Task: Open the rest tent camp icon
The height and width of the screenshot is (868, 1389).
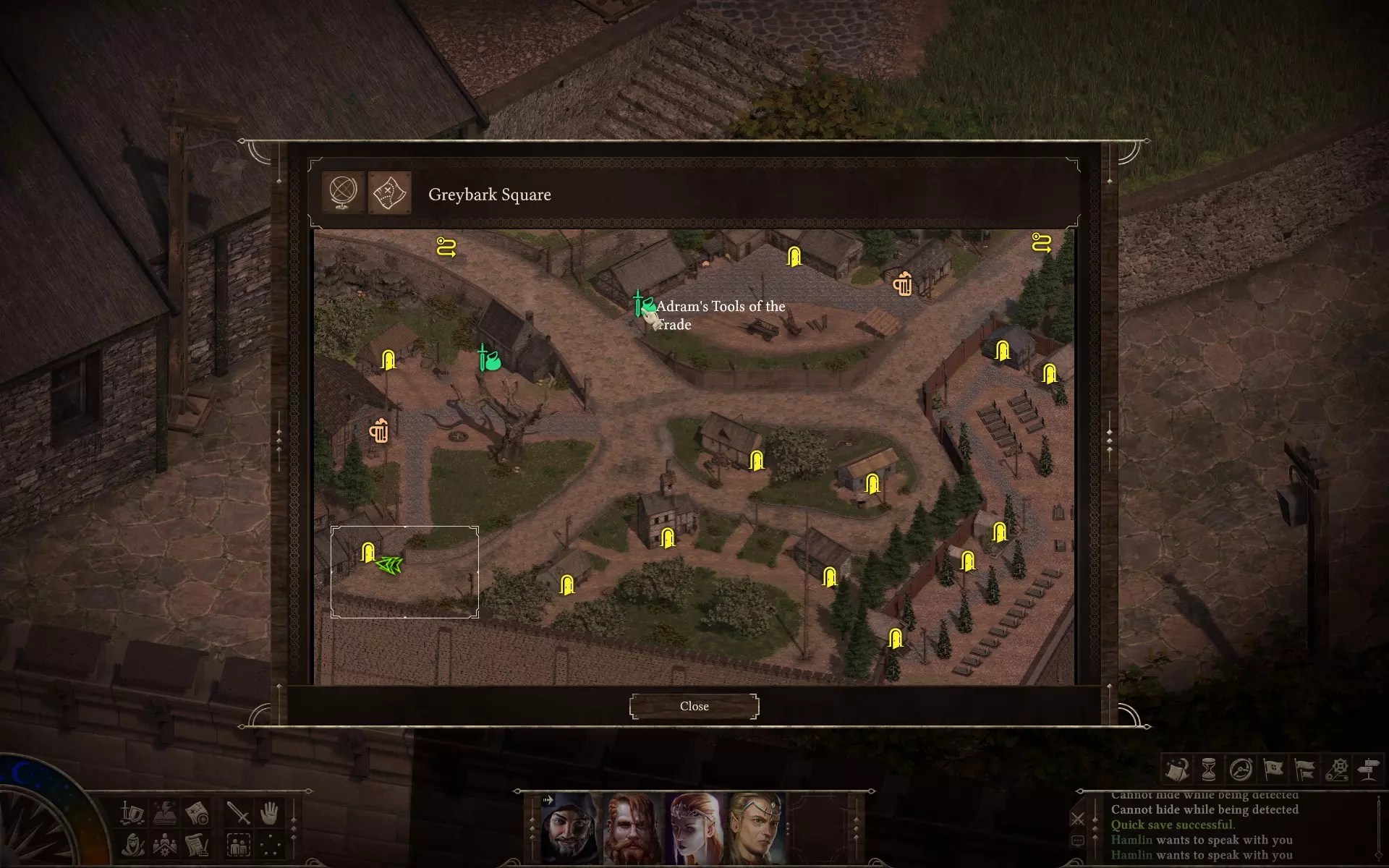Action: tap(1177, 769)
